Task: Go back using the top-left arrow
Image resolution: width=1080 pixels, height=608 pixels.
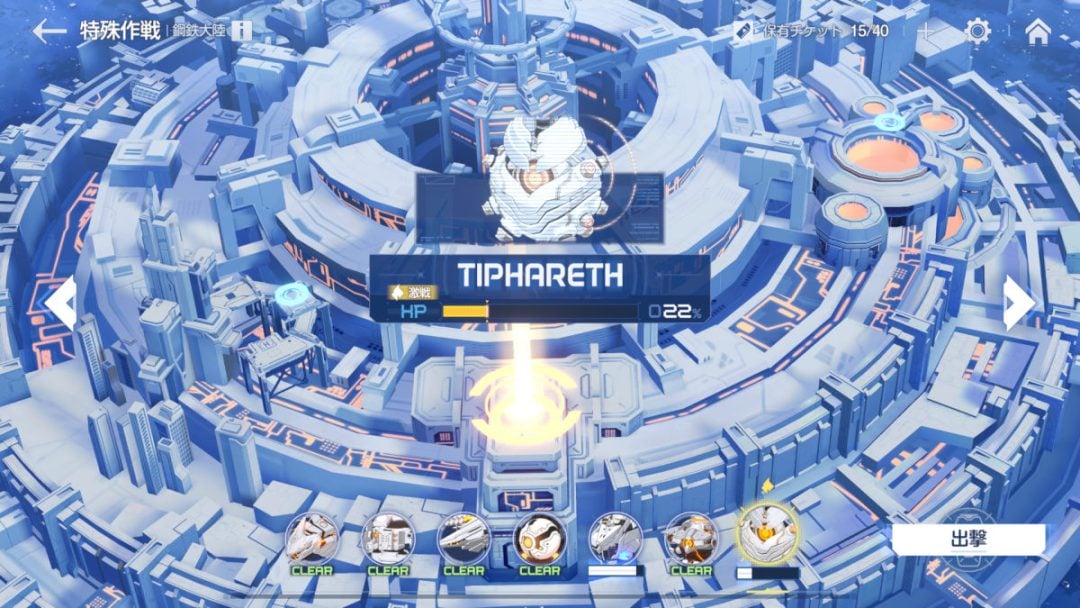Action: coord(48,31)
